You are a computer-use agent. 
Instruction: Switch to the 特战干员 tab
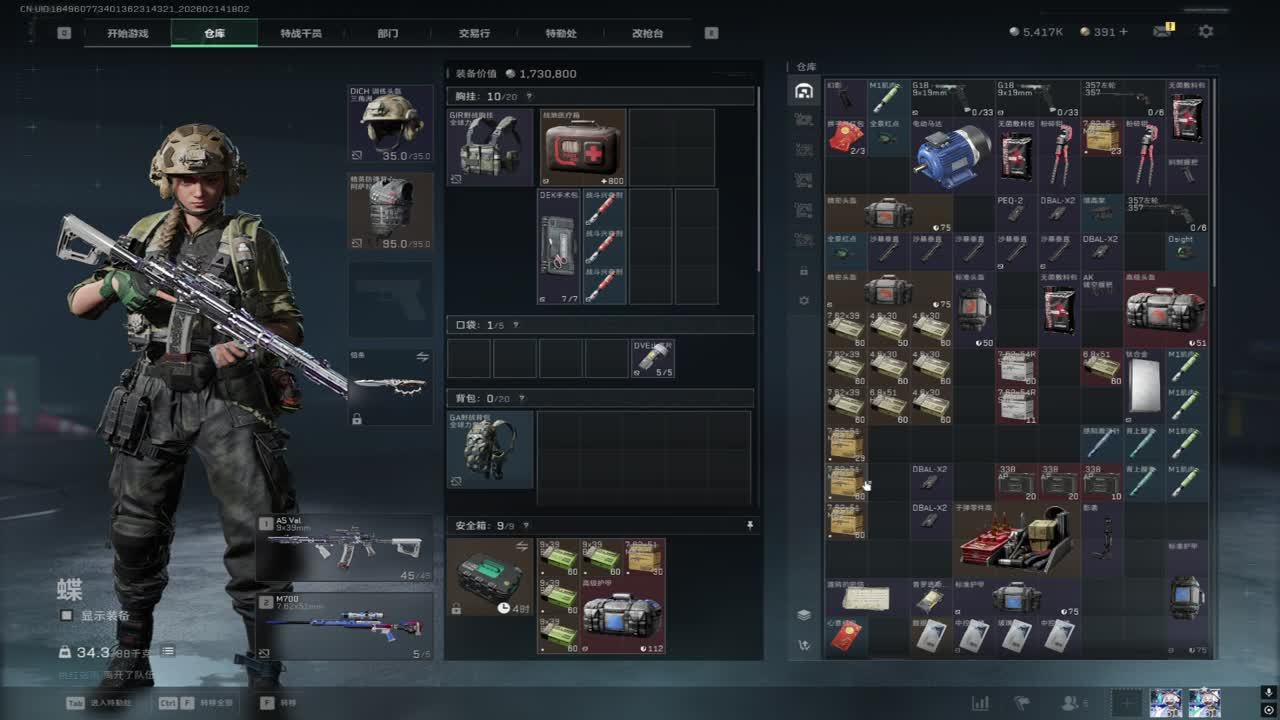(301, 33)
